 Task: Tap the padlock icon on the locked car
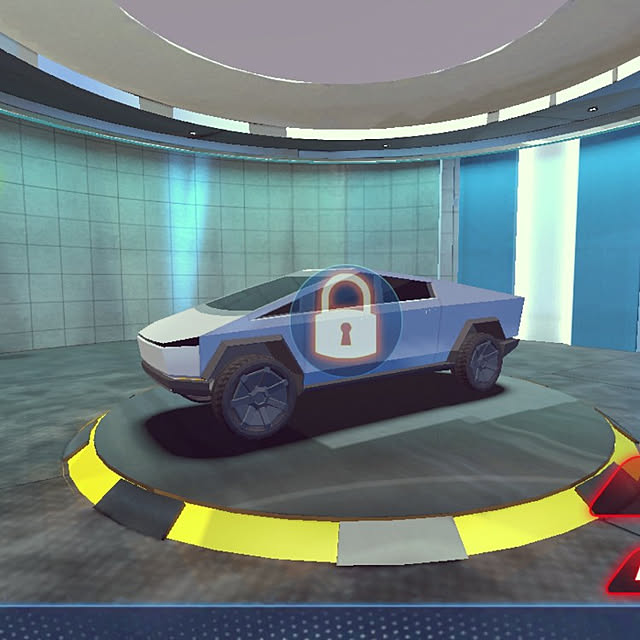pos(344,320)
